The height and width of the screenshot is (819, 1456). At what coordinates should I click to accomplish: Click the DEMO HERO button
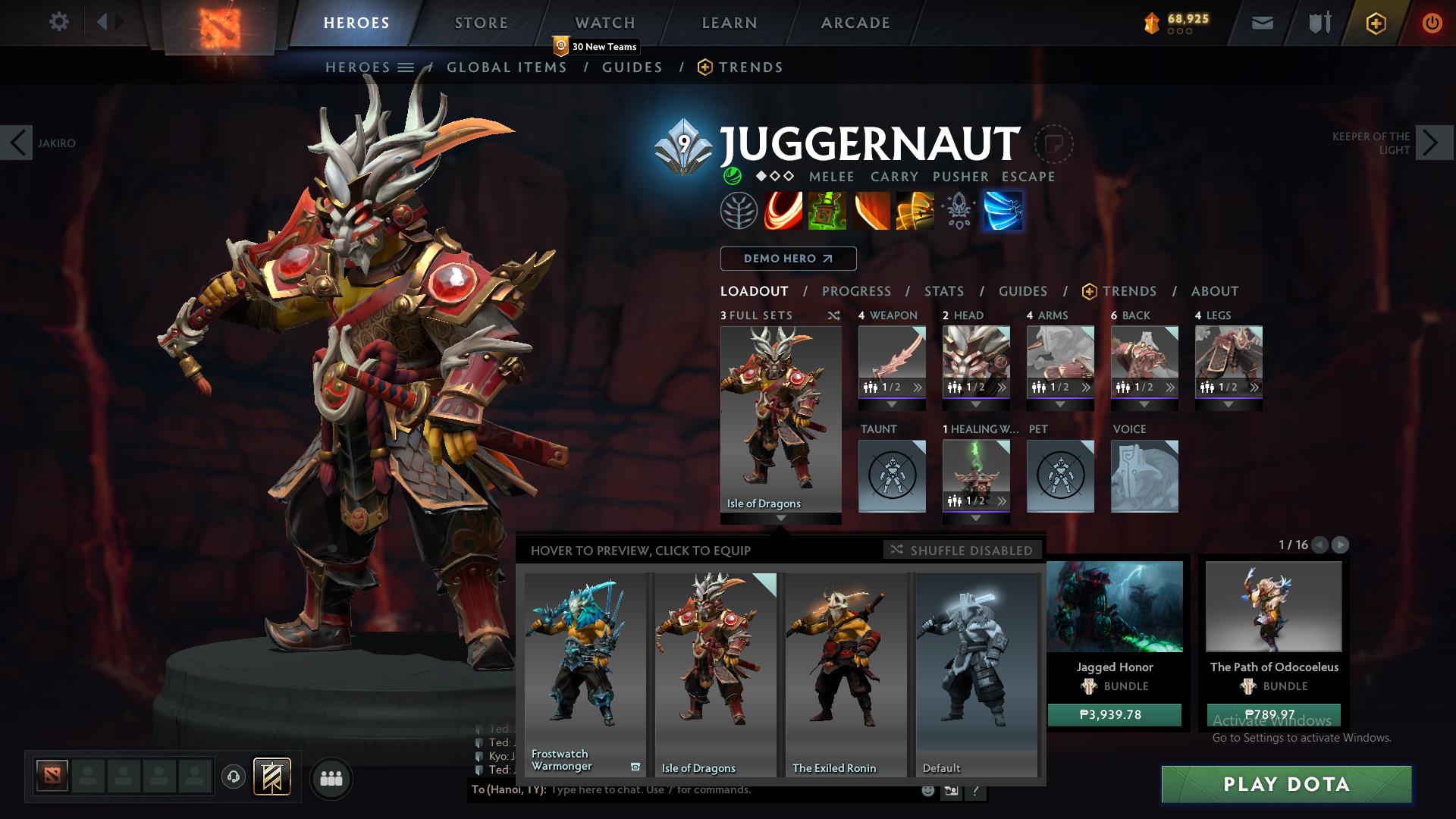(788, 259)
